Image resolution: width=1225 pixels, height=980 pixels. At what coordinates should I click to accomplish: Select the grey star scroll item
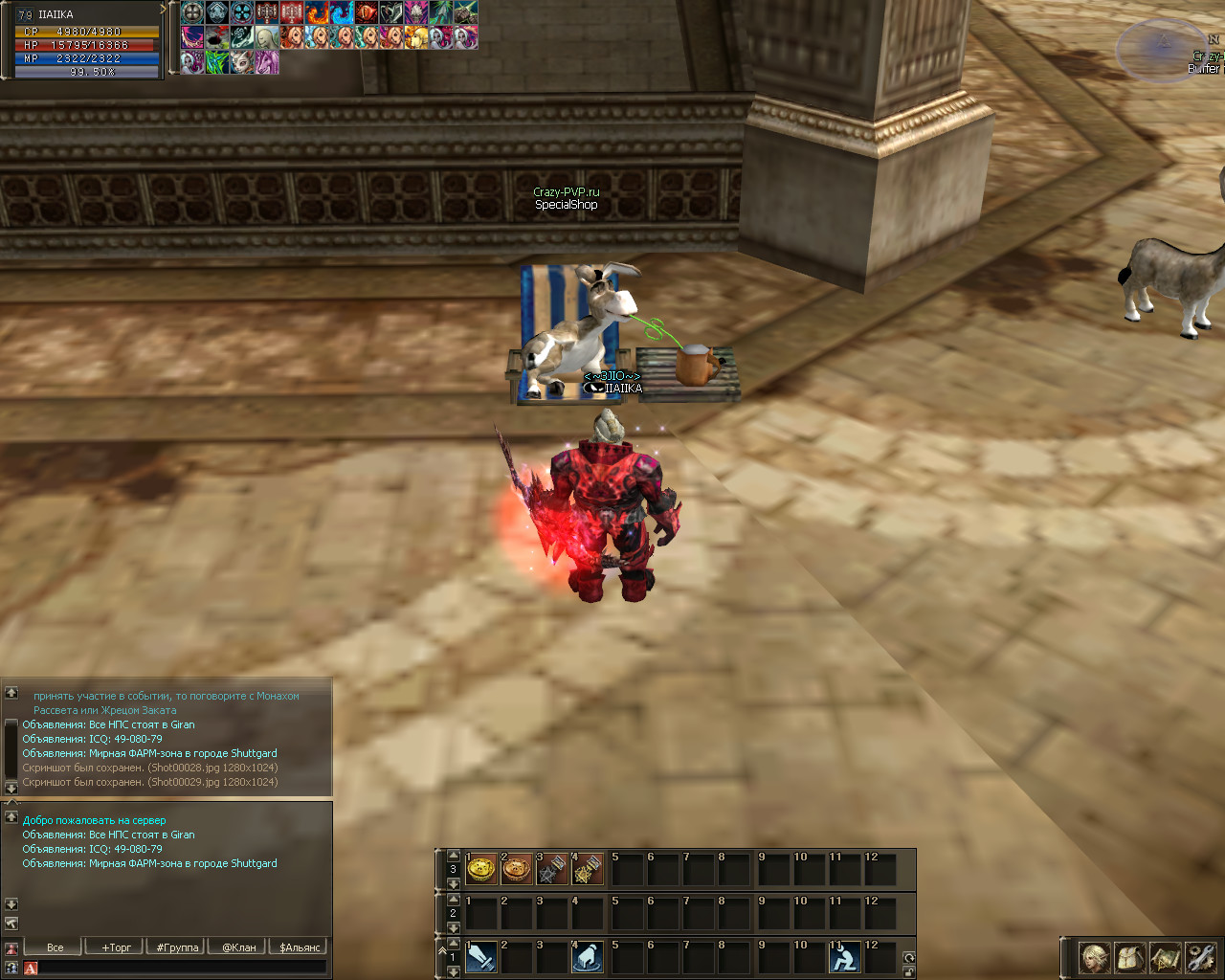coord(552,869)
